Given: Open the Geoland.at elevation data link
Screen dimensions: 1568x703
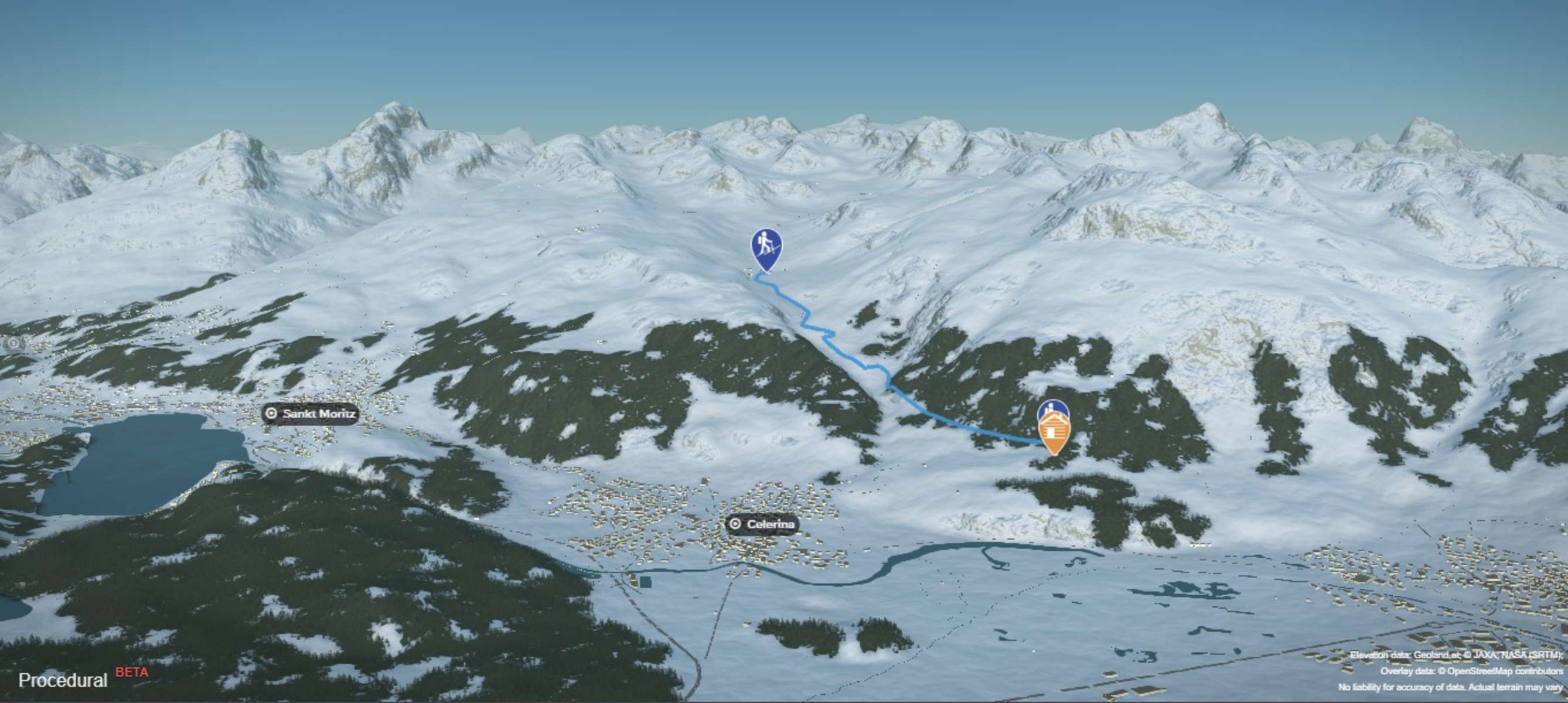Looking at the screenshot, I should 1437,655.
